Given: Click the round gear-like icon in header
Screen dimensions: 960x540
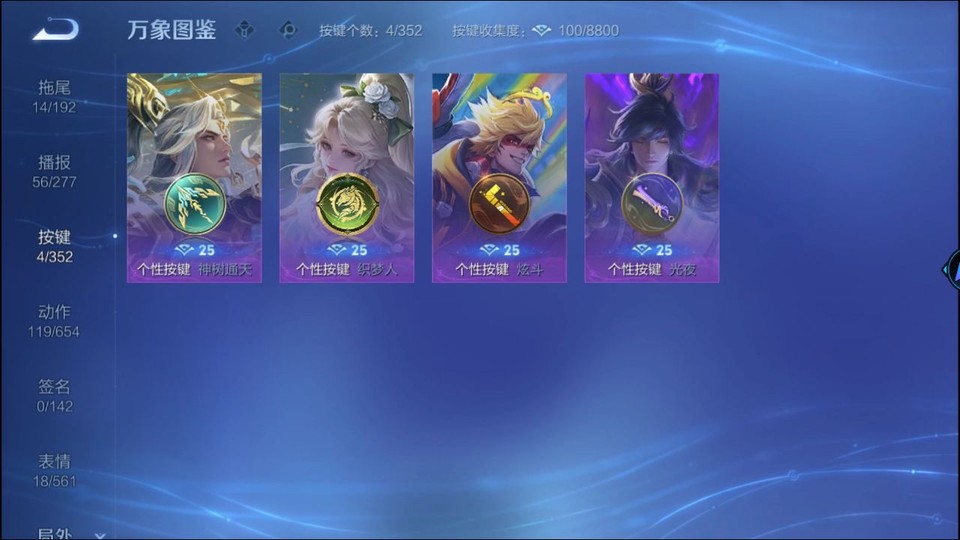Looking at the screenshot, I should 289,30.
